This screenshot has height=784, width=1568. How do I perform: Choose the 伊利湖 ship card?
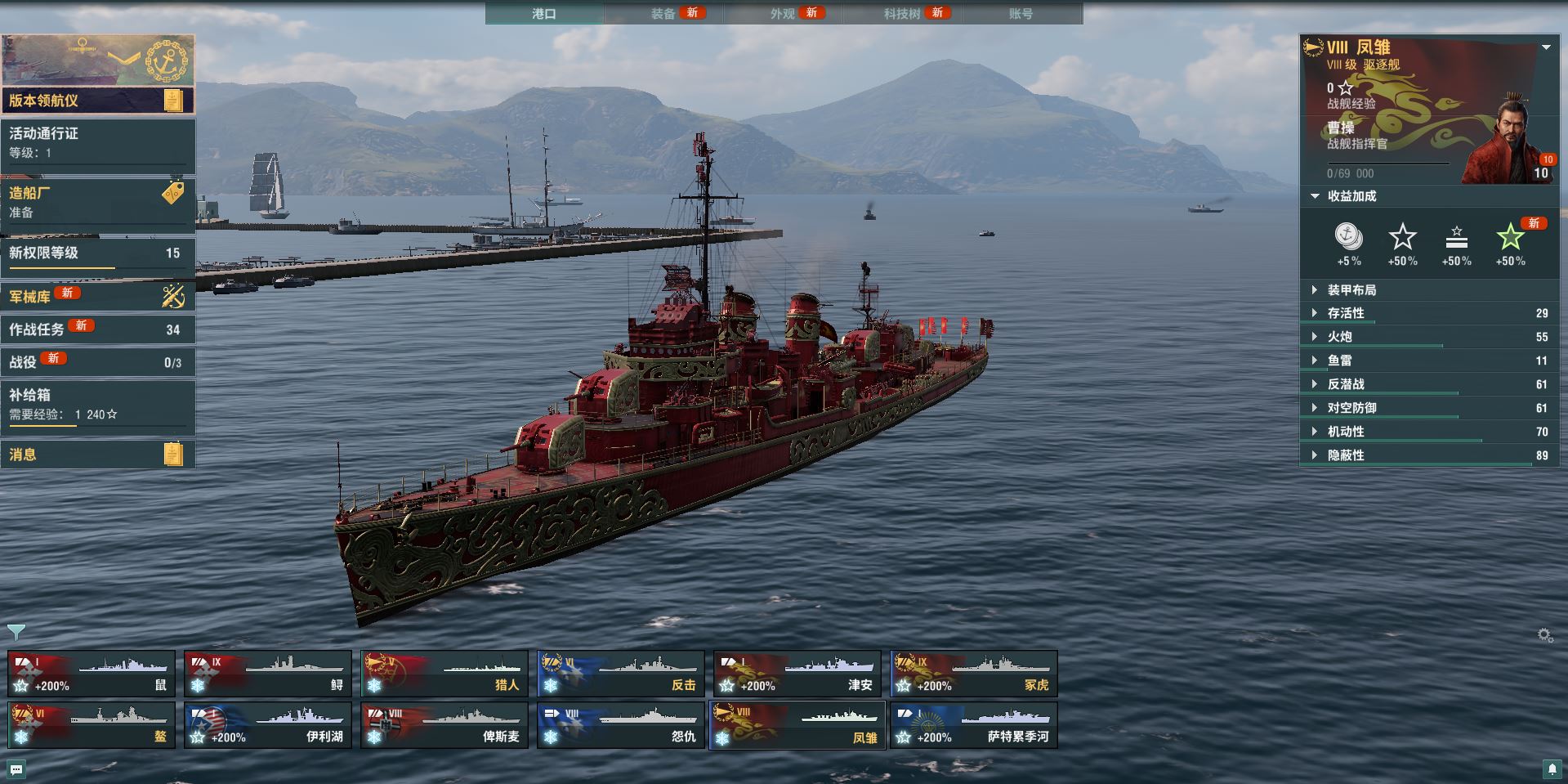tap(268, 725)
